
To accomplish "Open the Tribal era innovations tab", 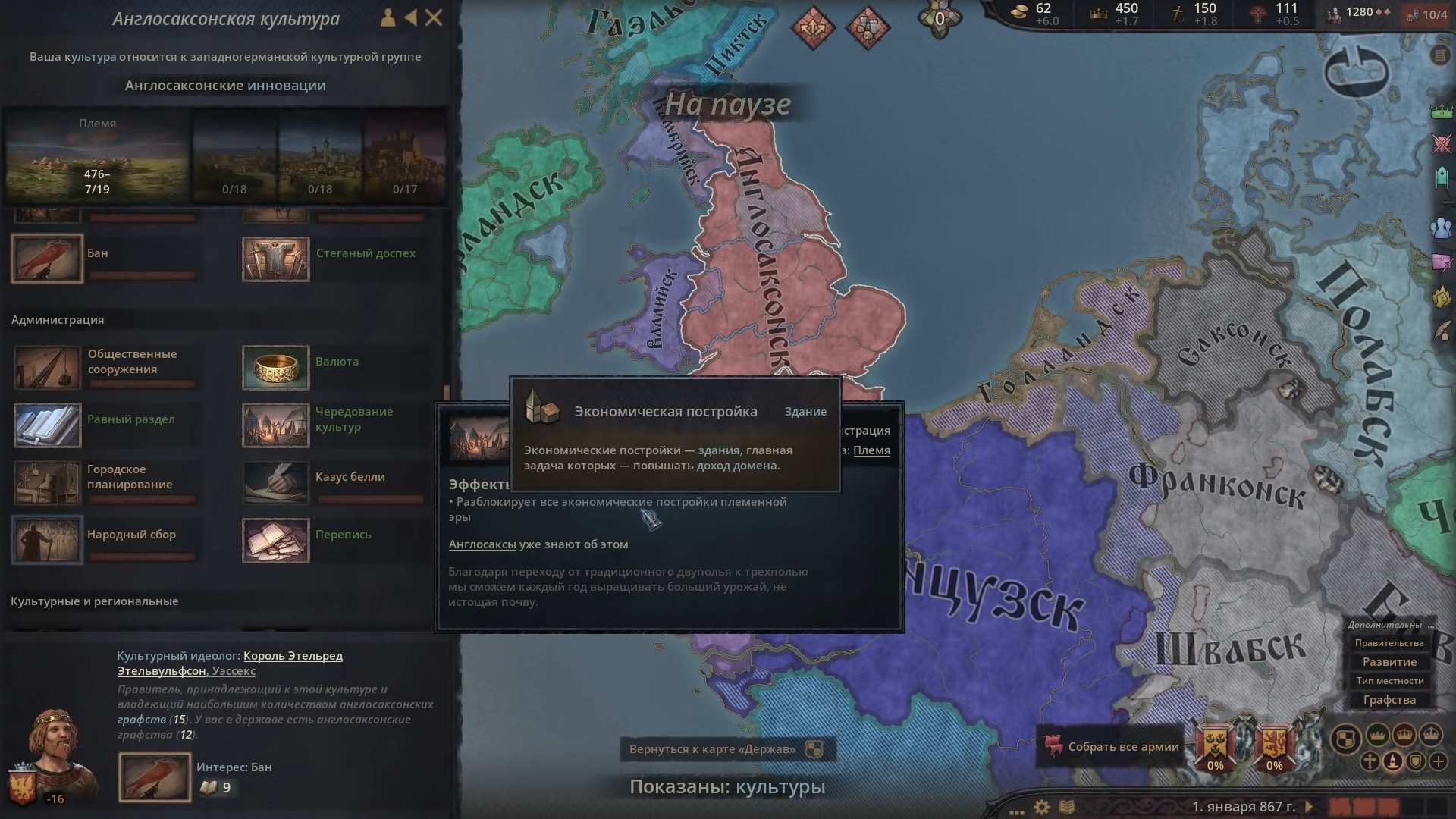I will coord(97,157).
